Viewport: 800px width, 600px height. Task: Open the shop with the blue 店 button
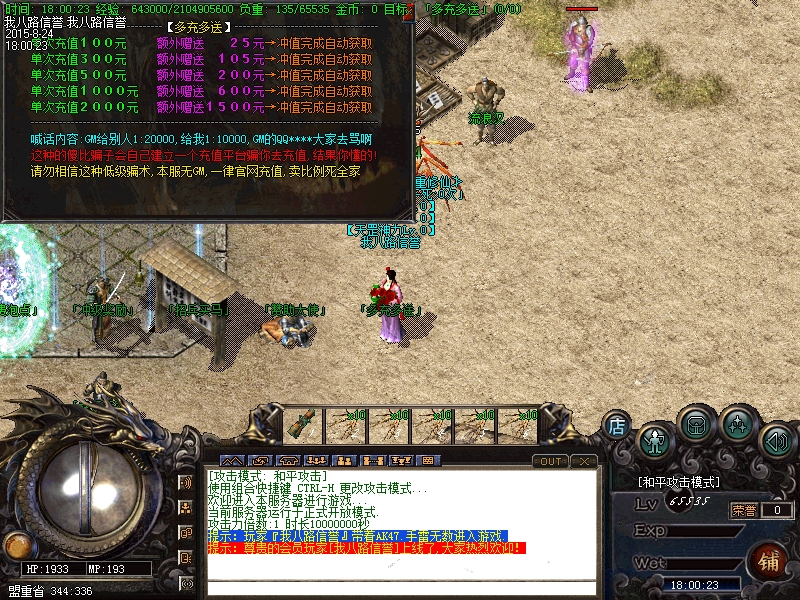tap(617, 426)
